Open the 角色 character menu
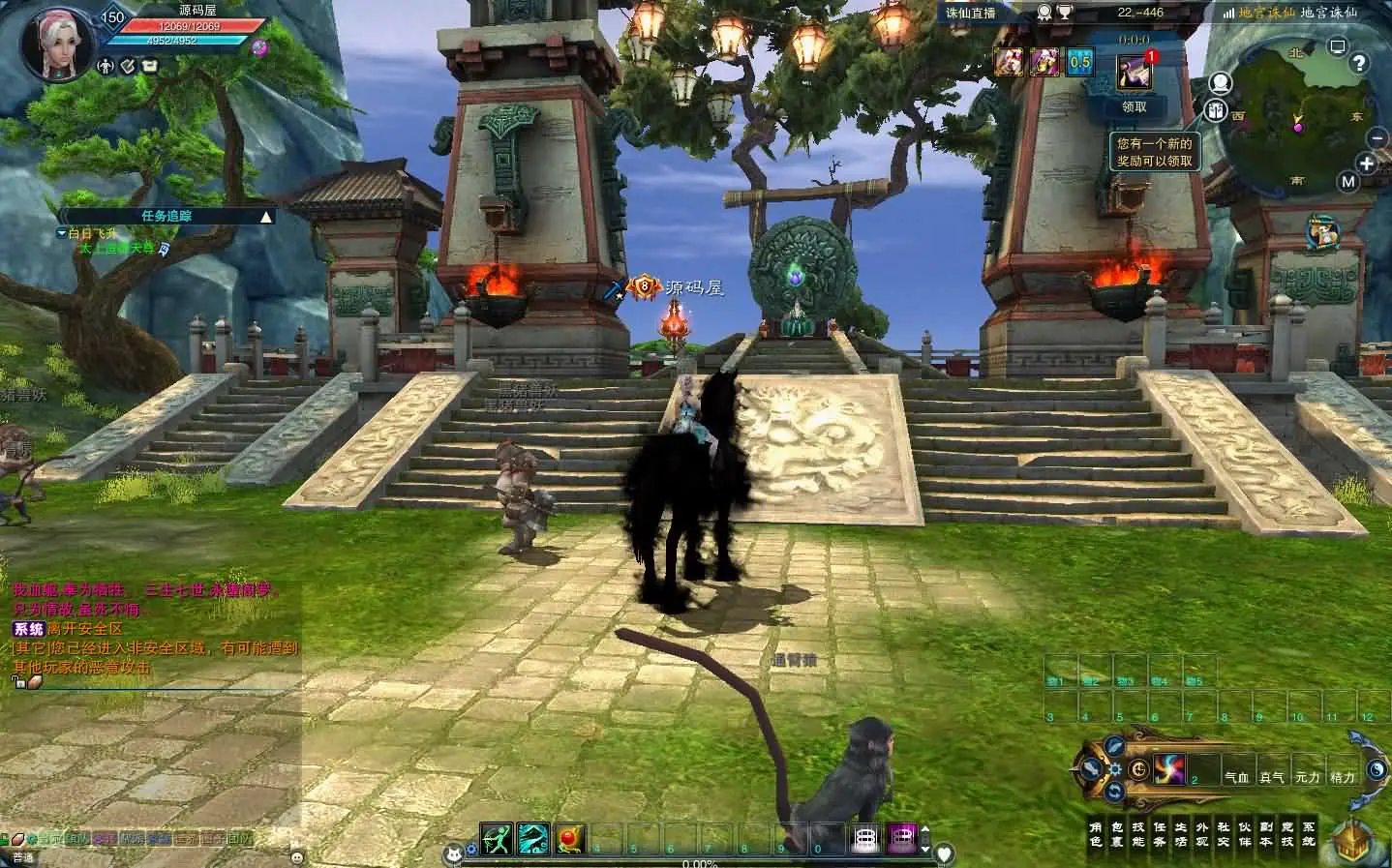The image size is (1392, 868). tap(1096, 834)
